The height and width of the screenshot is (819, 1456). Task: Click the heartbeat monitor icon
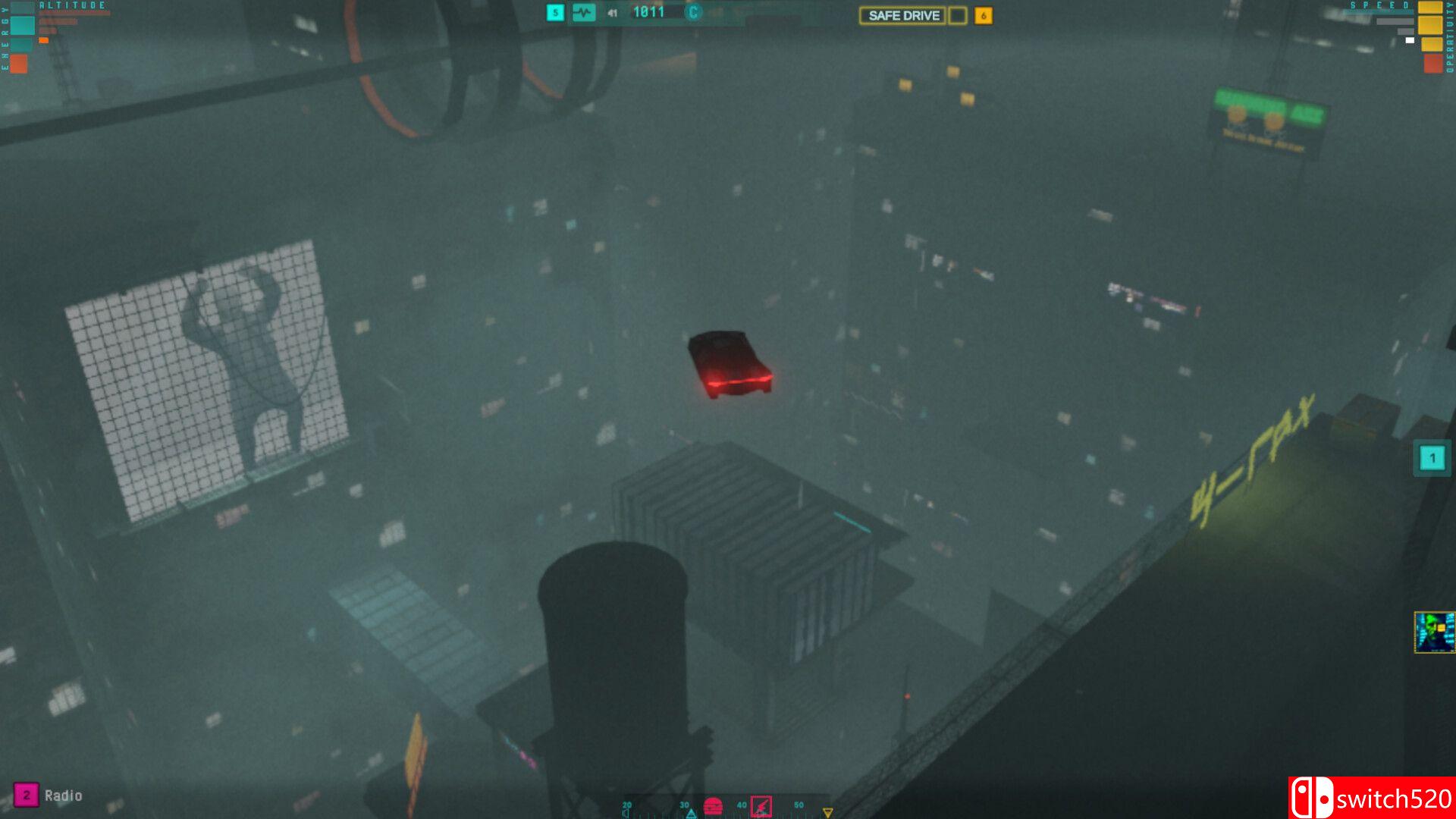point(583,13)
